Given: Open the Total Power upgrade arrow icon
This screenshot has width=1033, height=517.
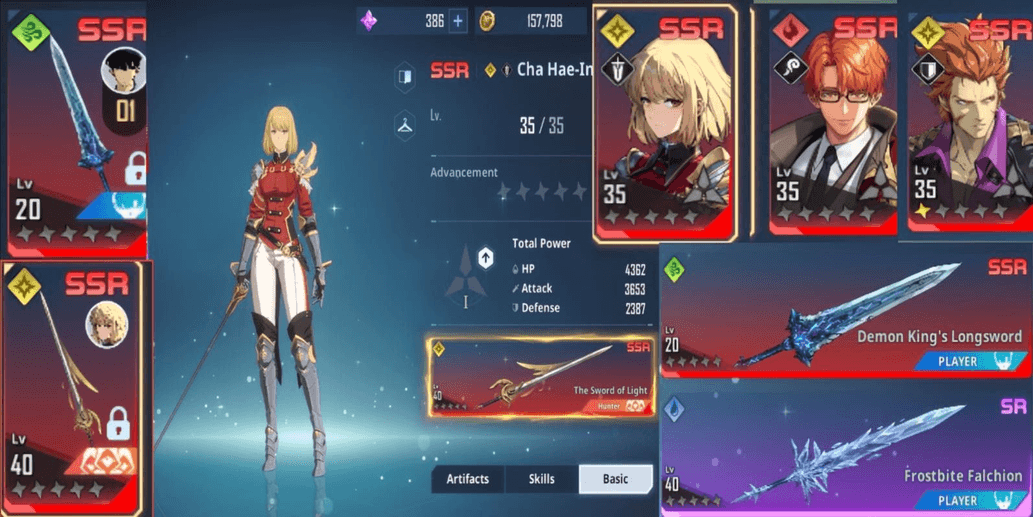Looking at the screenshot, I should 485,258.
